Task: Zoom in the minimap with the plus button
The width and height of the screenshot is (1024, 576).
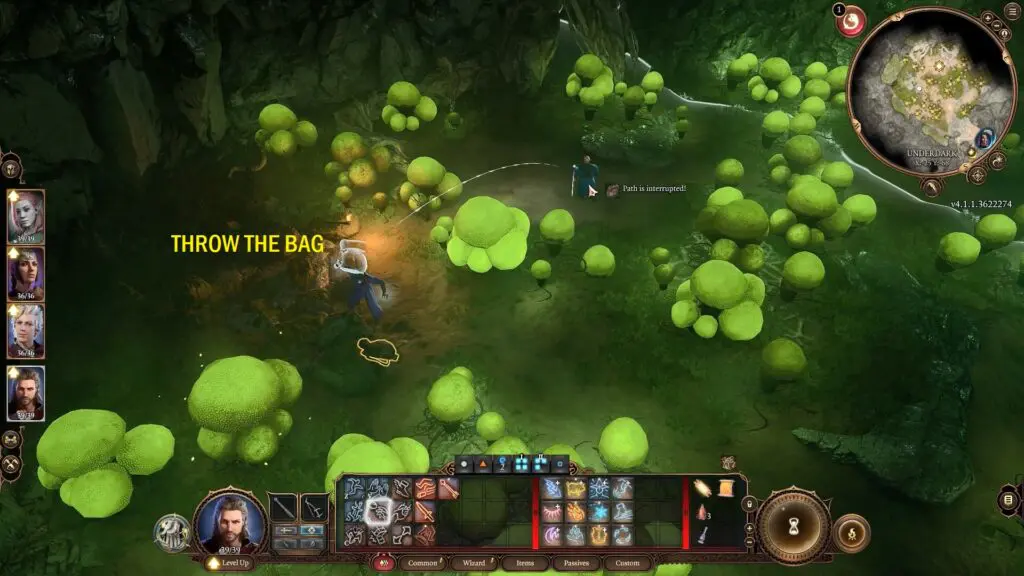Action: tap(986, 19)
